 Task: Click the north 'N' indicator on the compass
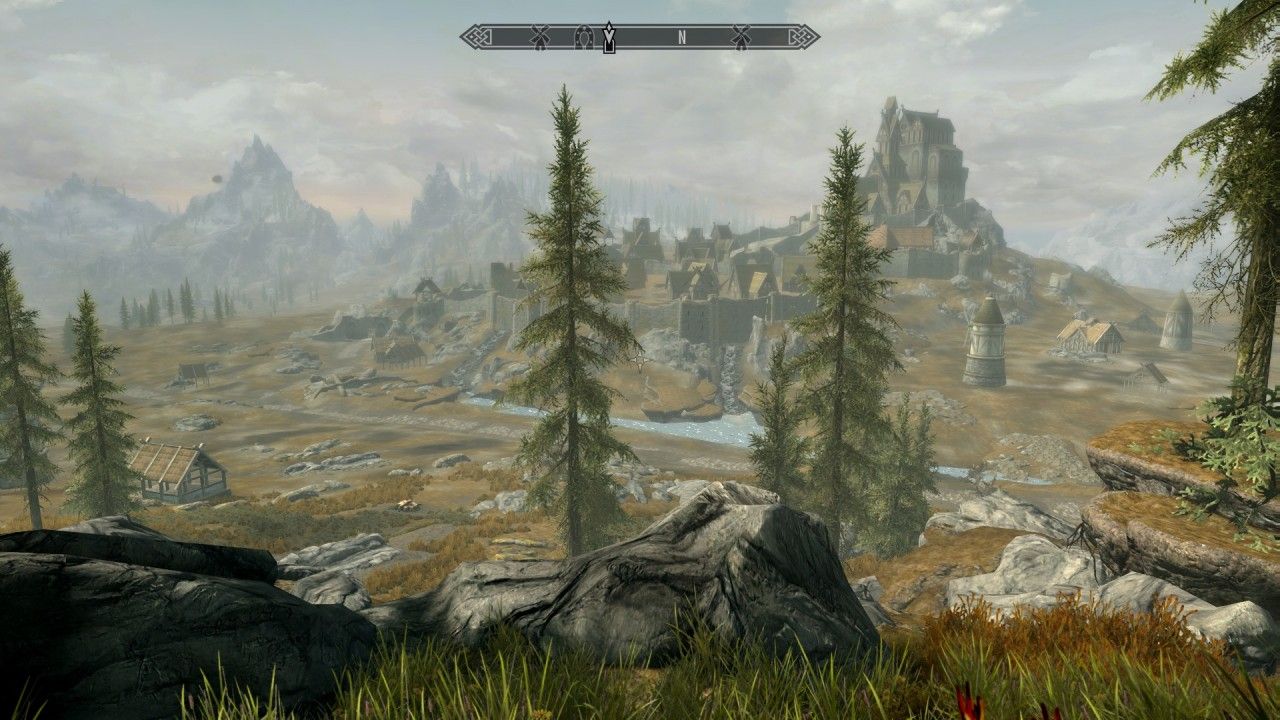tap(682, 37)
